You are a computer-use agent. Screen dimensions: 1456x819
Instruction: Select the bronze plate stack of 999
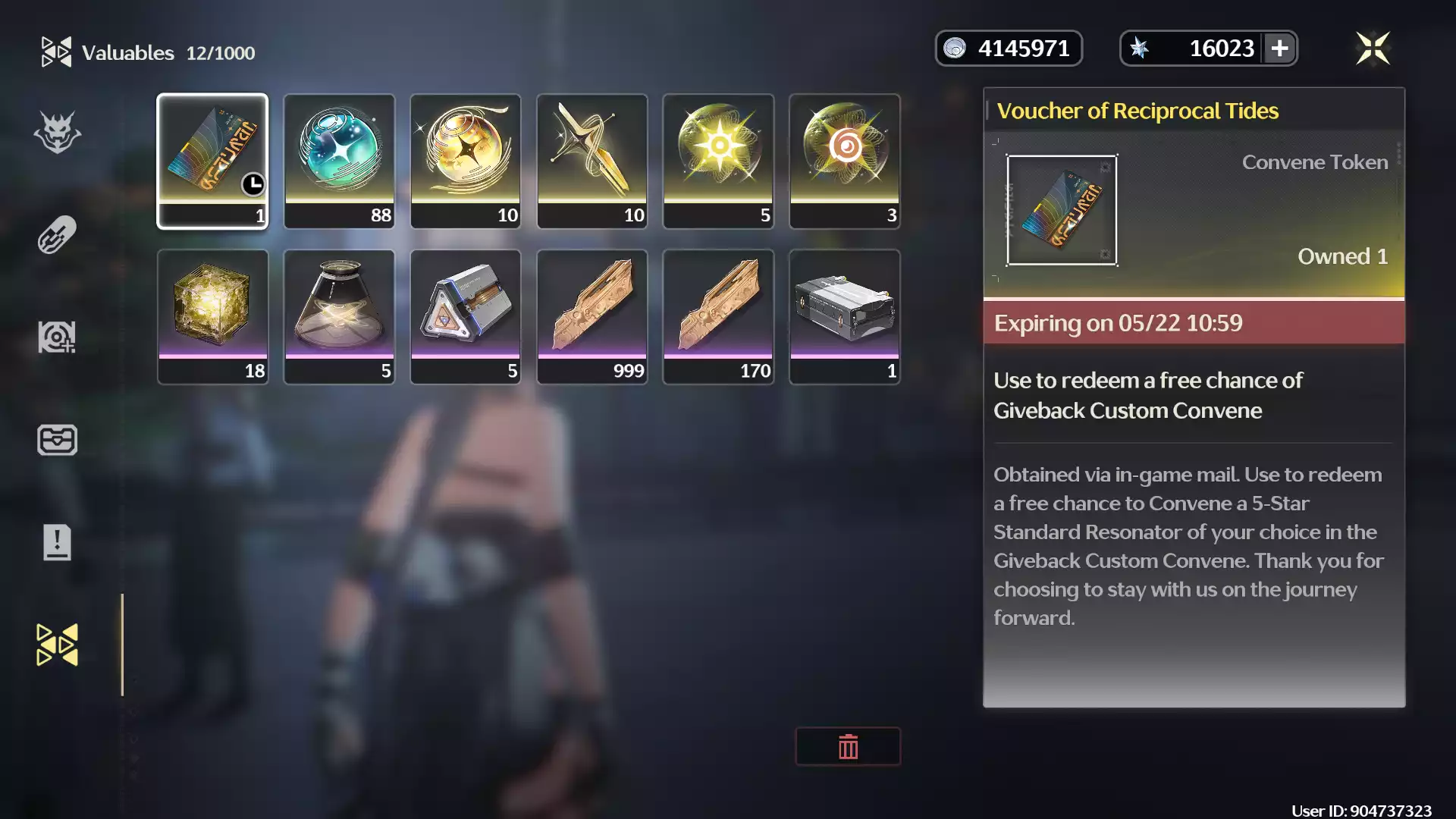coord(592,316)
